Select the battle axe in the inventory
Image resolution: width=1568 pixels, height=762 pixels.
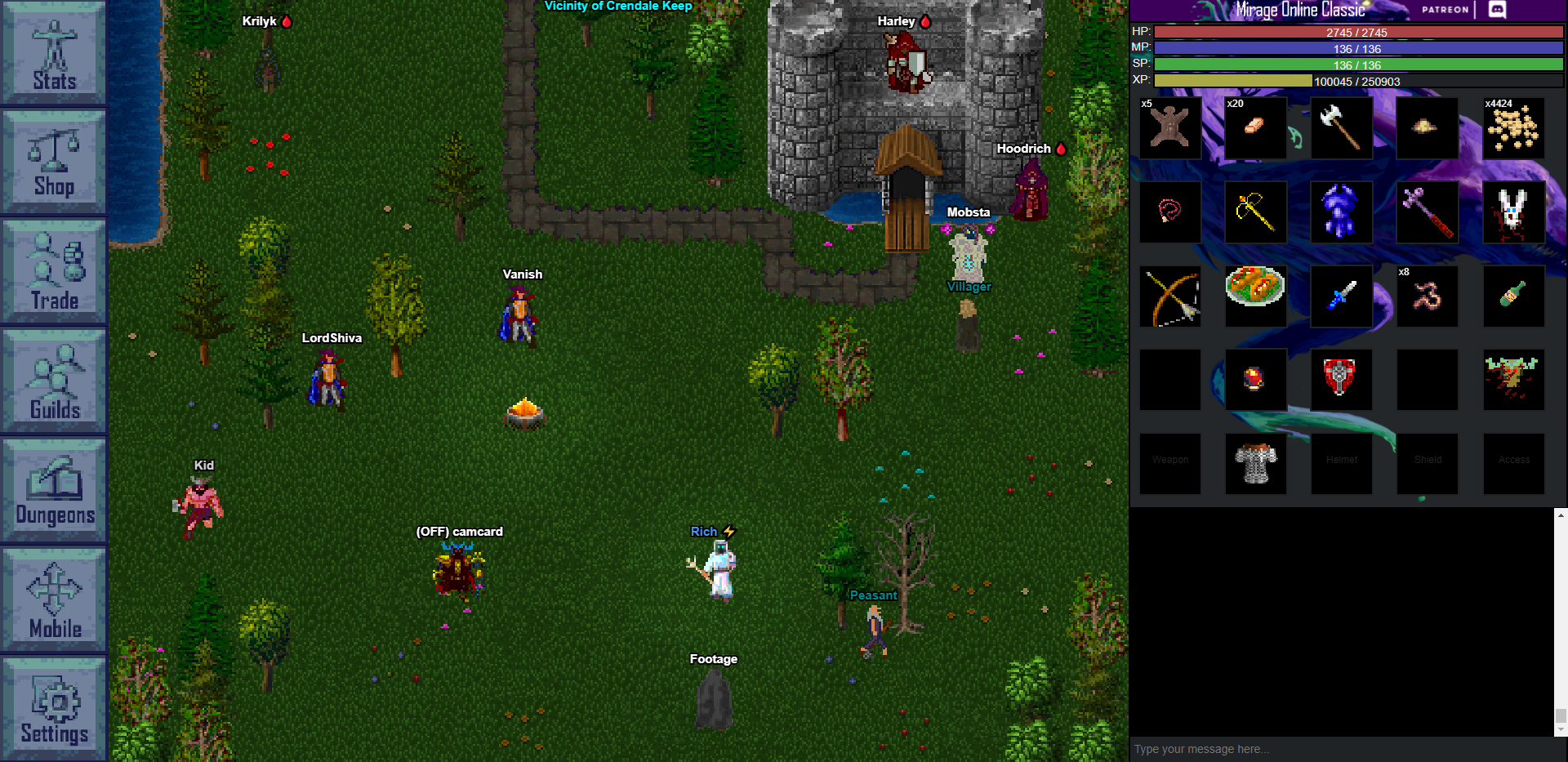pyautogui.click(x=1342, y=128)
